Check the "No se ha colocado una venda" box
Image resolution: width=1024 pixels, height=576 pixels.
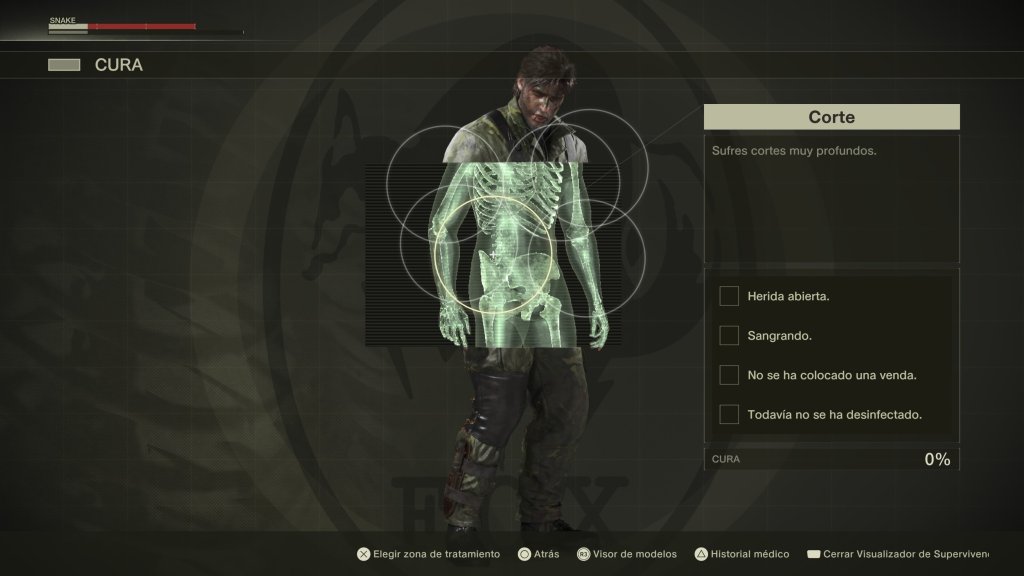(729, 375)
